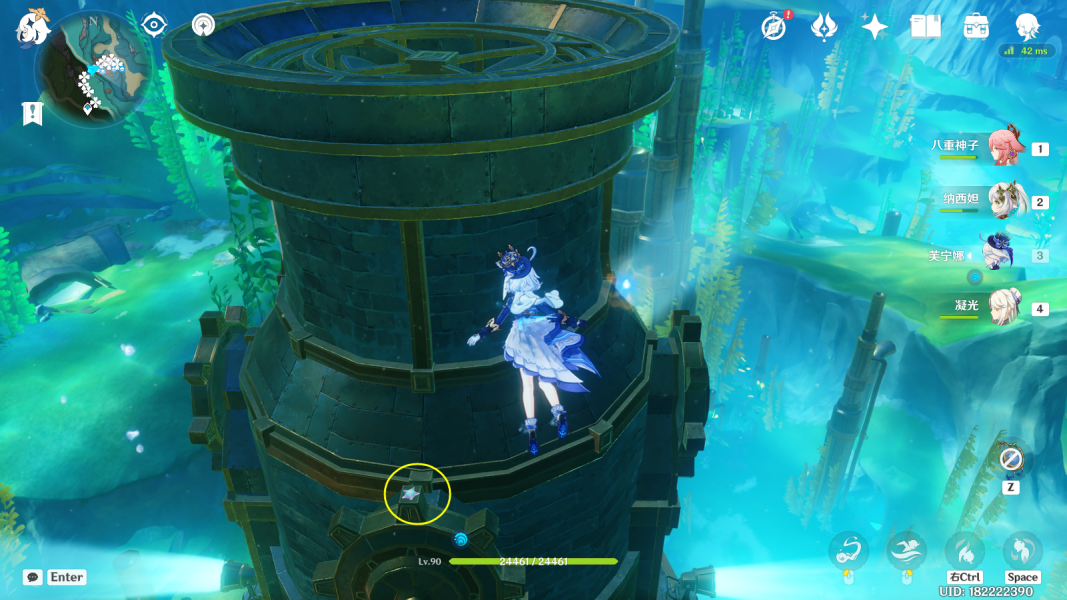Open the winged Wish icon
Image resolution: width=1067 pixels, height=600 pixels.
click(x=823, y=27)
